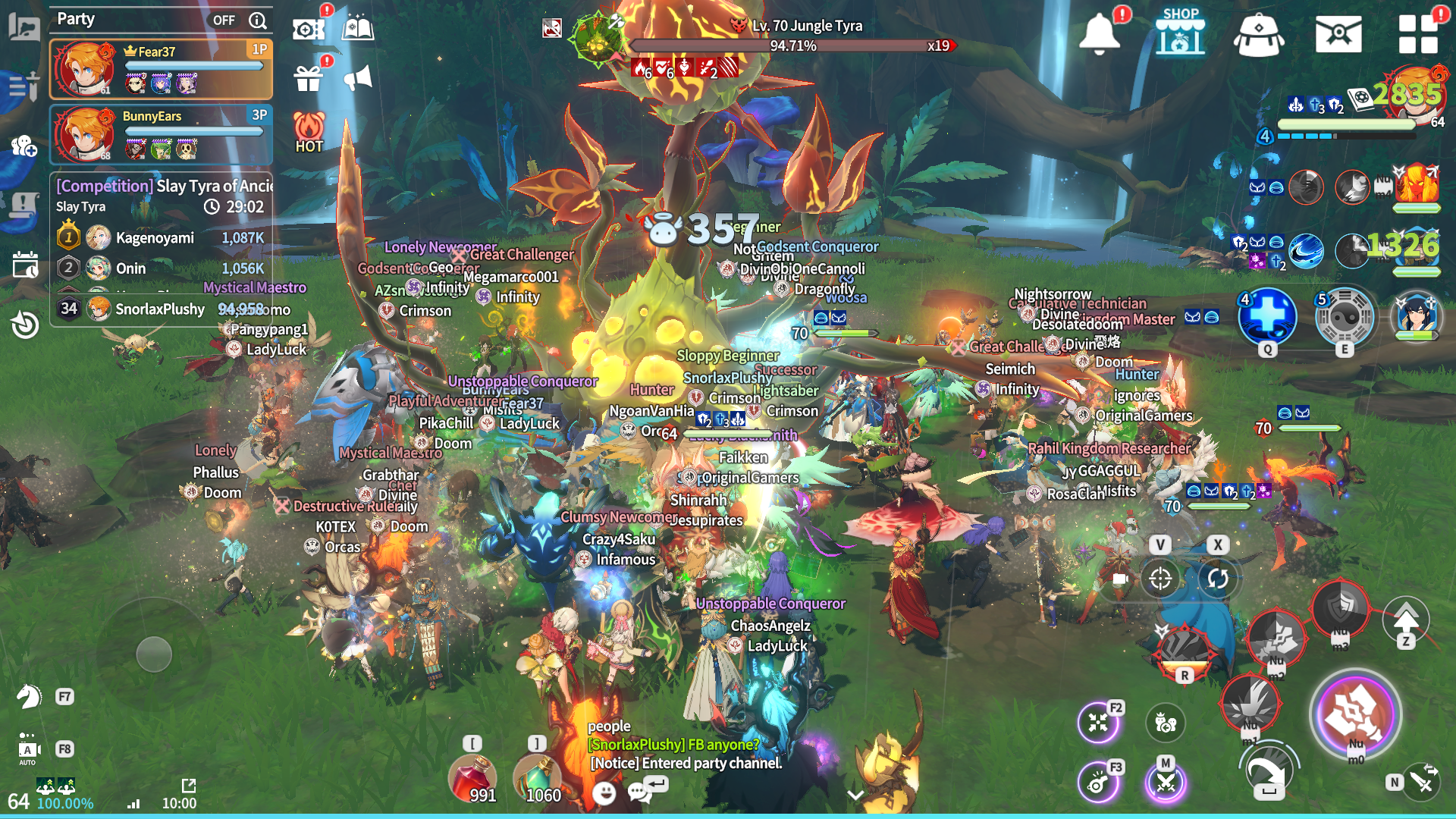This screenshot has width=1456, height=819.
Task: Open the camera screenshot mode
Action: 308,30
